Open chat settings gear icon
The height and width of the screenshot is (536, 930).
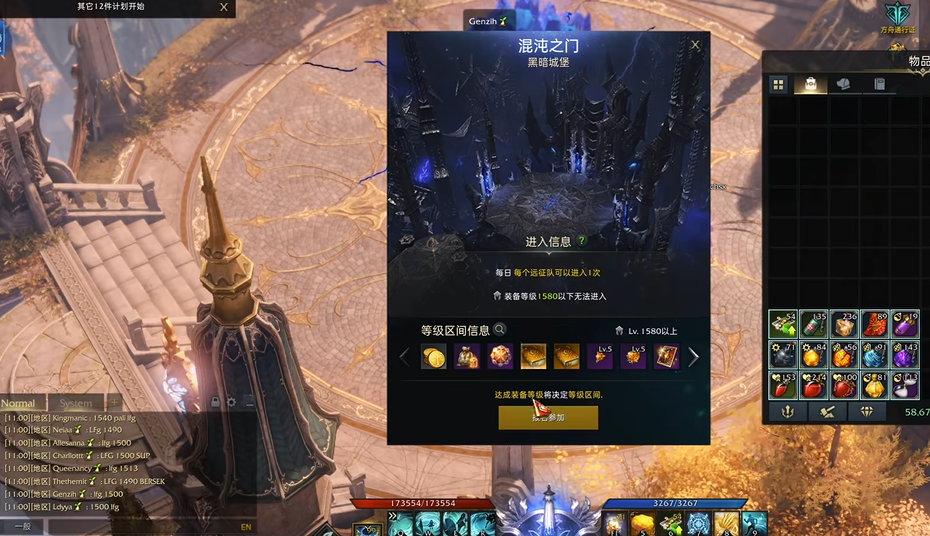231,402
